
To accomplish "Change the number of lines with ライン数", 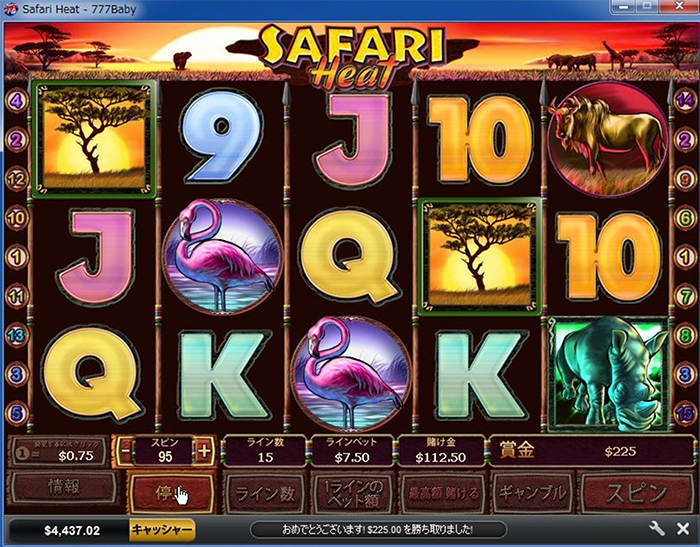I will point(263,491).
